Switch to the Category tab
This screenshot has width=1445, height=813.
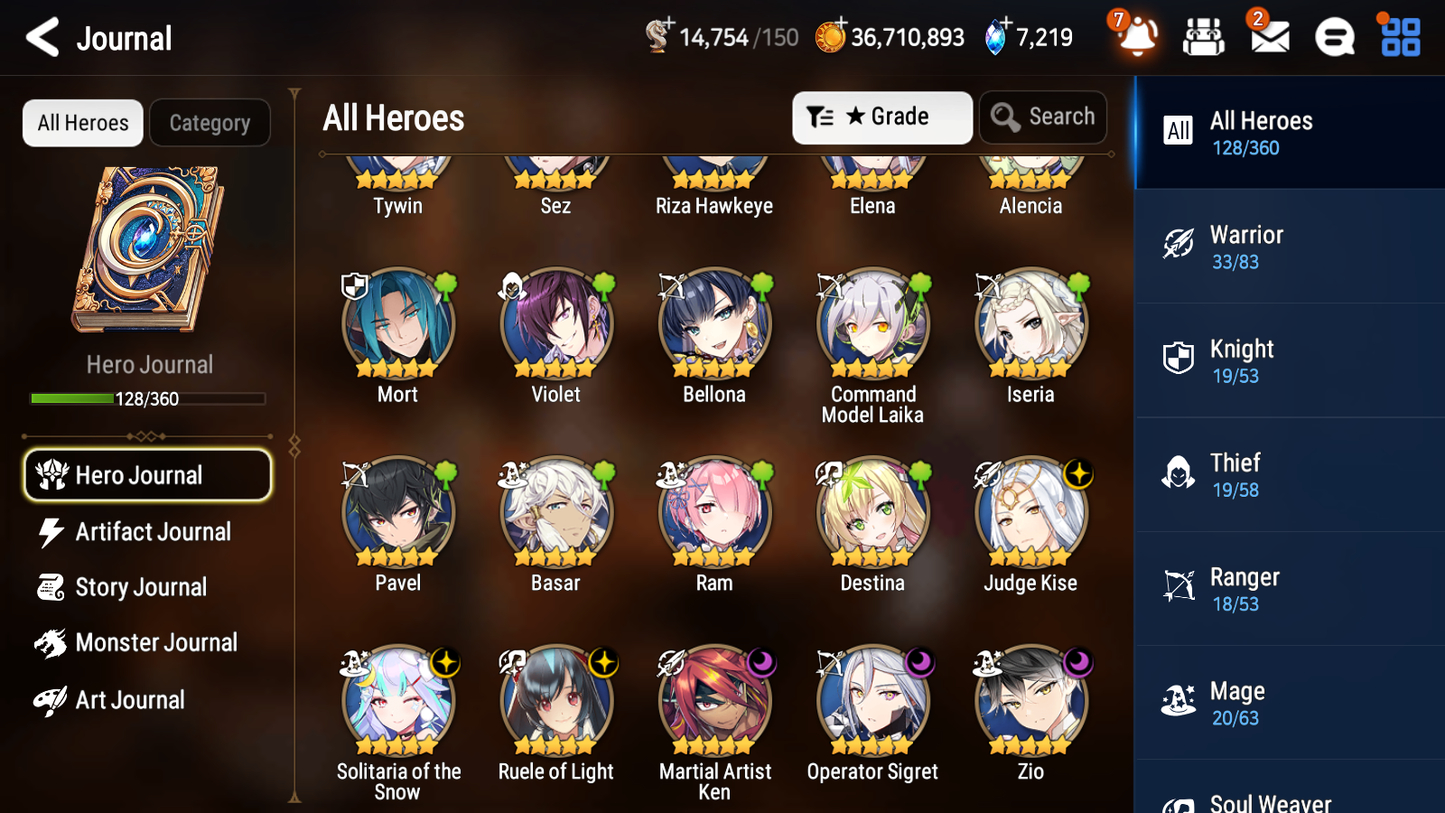(x=210, y=122)
